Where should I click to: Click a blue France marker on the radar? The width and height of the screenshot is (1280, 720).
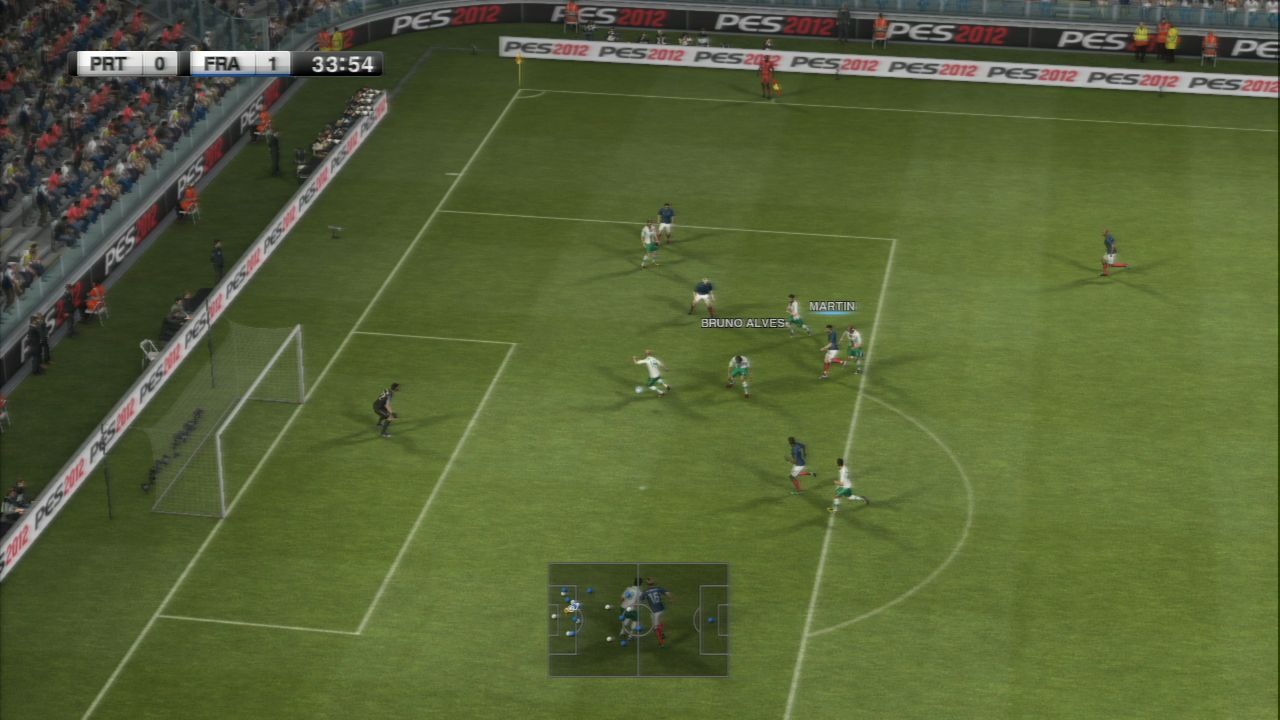click(710, 619)
